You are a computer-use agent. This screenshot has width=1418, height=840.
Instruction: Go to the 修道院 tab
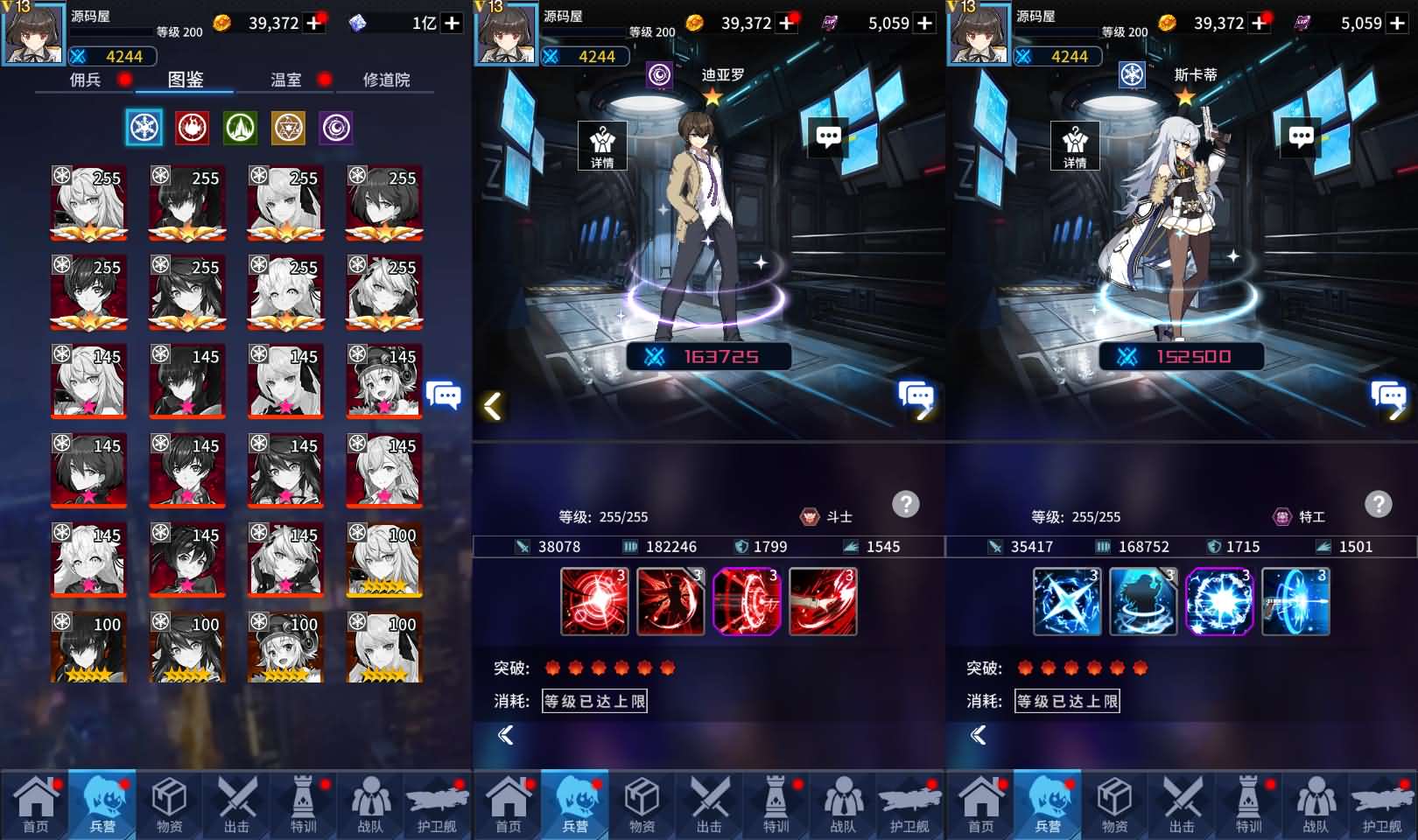386,80
